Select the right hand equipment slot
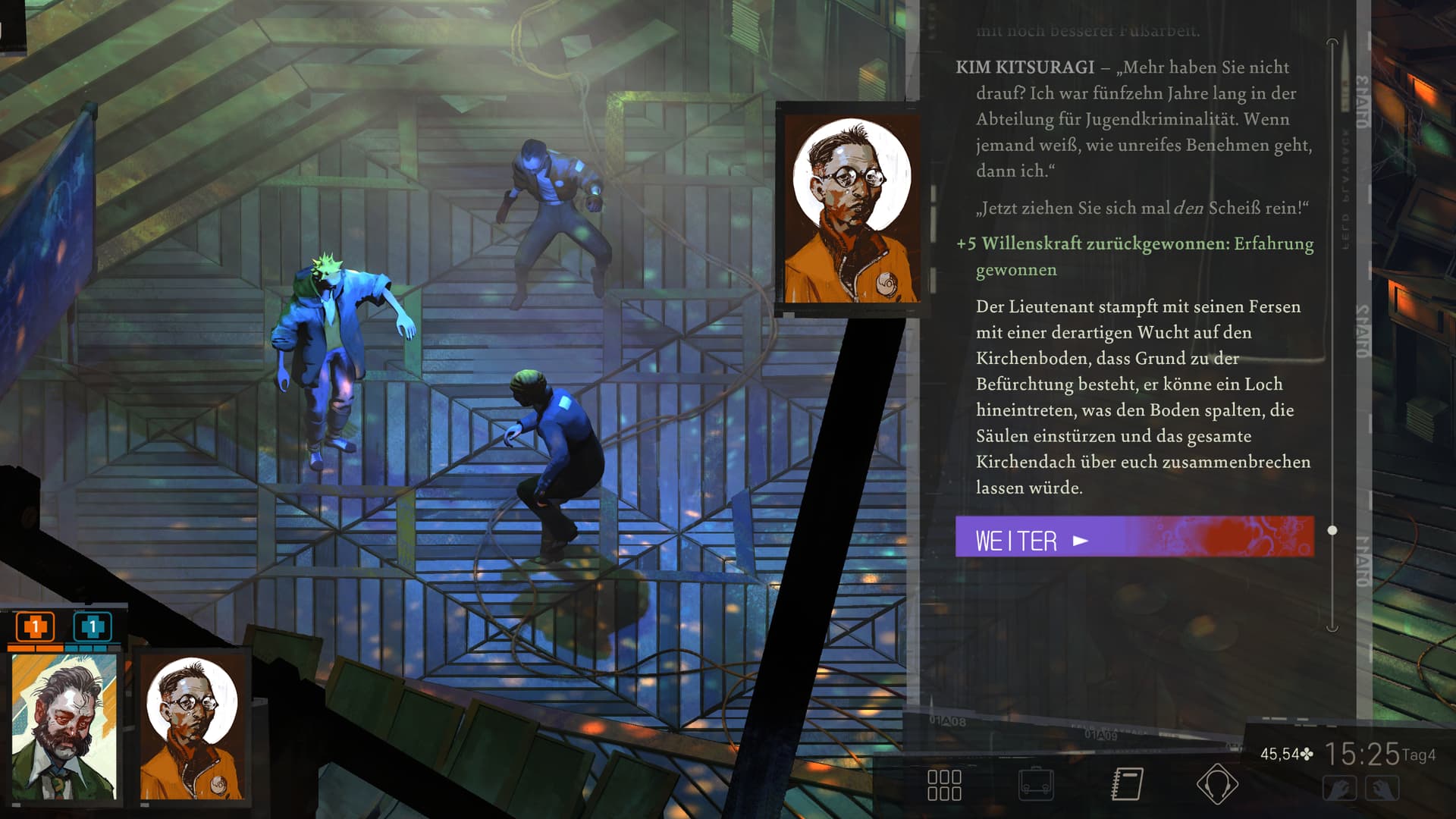This screenshot has width=1456, height=819. pyautogui.click(x=1382, y=789)
